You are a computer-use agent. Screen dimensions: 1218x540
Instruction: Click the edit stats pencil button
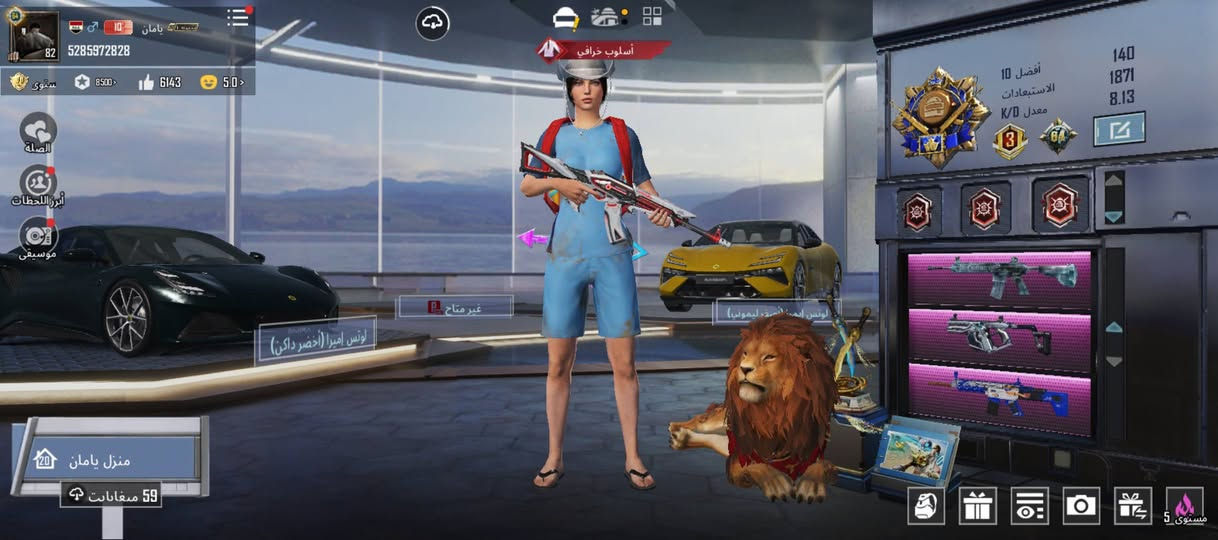pos(1119,129)
